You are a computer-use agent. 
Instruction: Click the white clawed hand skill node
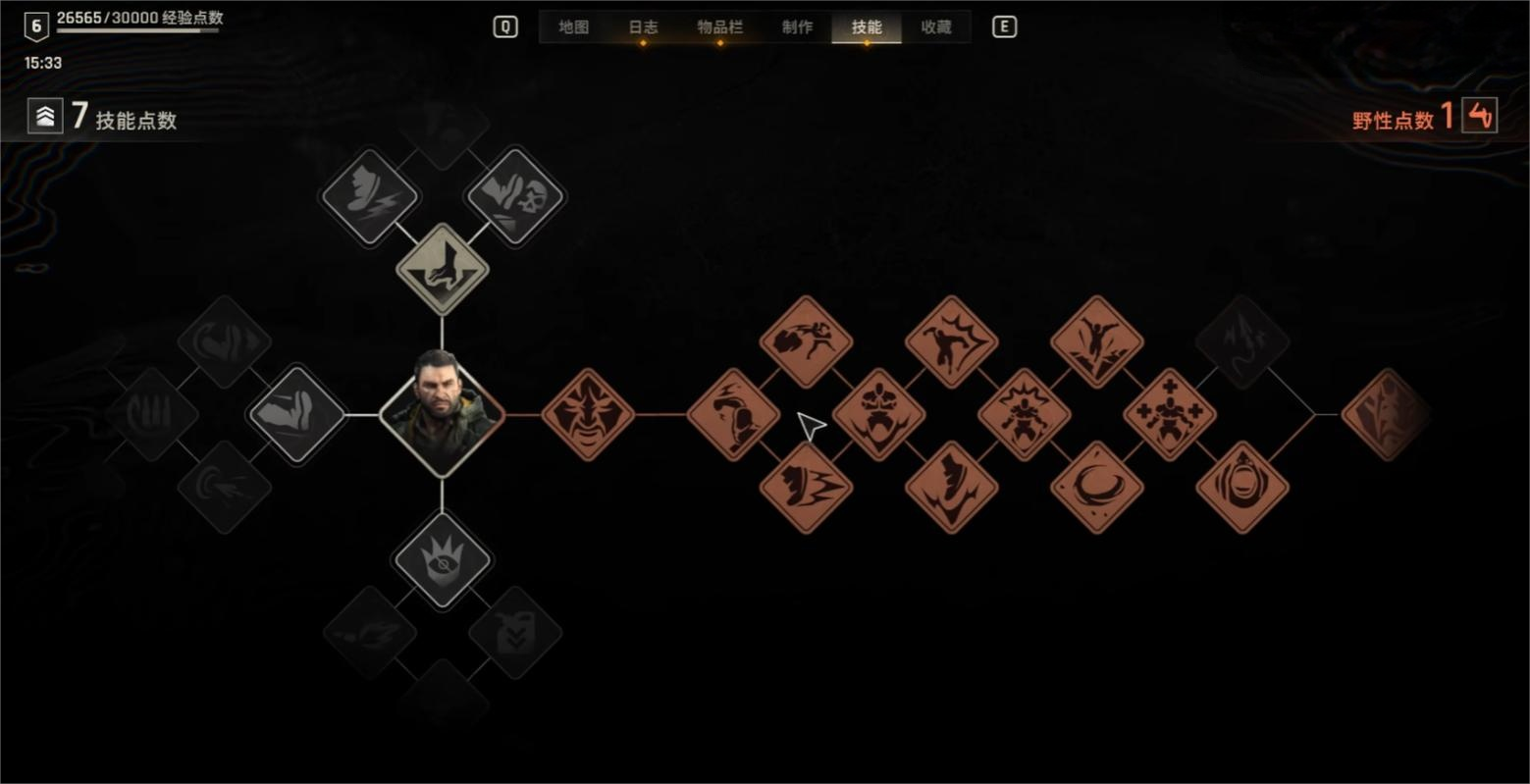point(442,269)
